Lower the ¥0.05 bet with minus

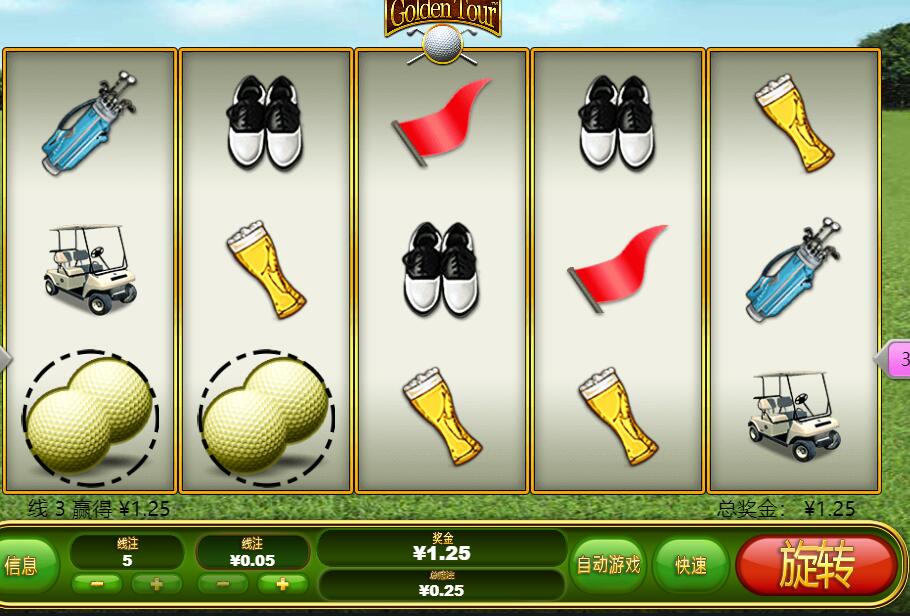(x=223, y=584)
